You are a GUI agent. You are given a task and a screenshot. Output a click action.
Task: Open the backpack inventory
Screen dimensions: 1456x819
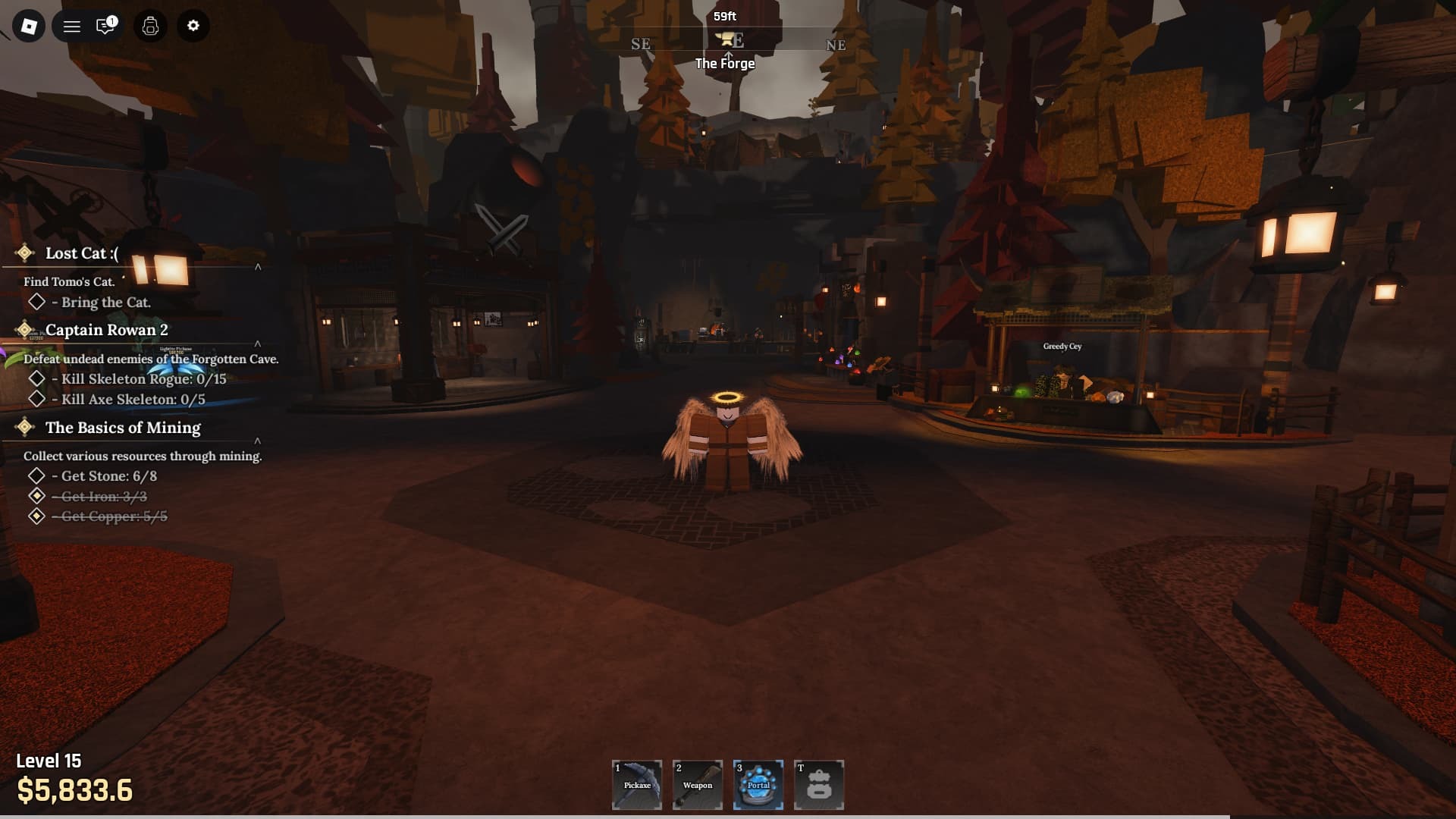[149, 26]
